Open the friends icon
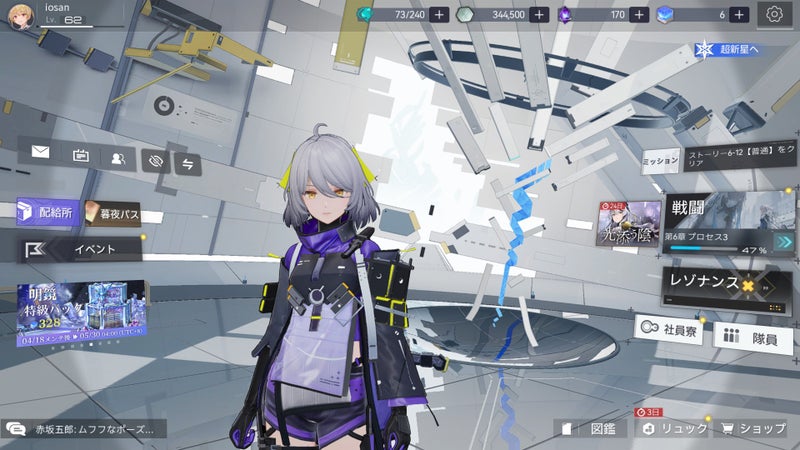Screen dimensions: 800x450 pos(118,157)
